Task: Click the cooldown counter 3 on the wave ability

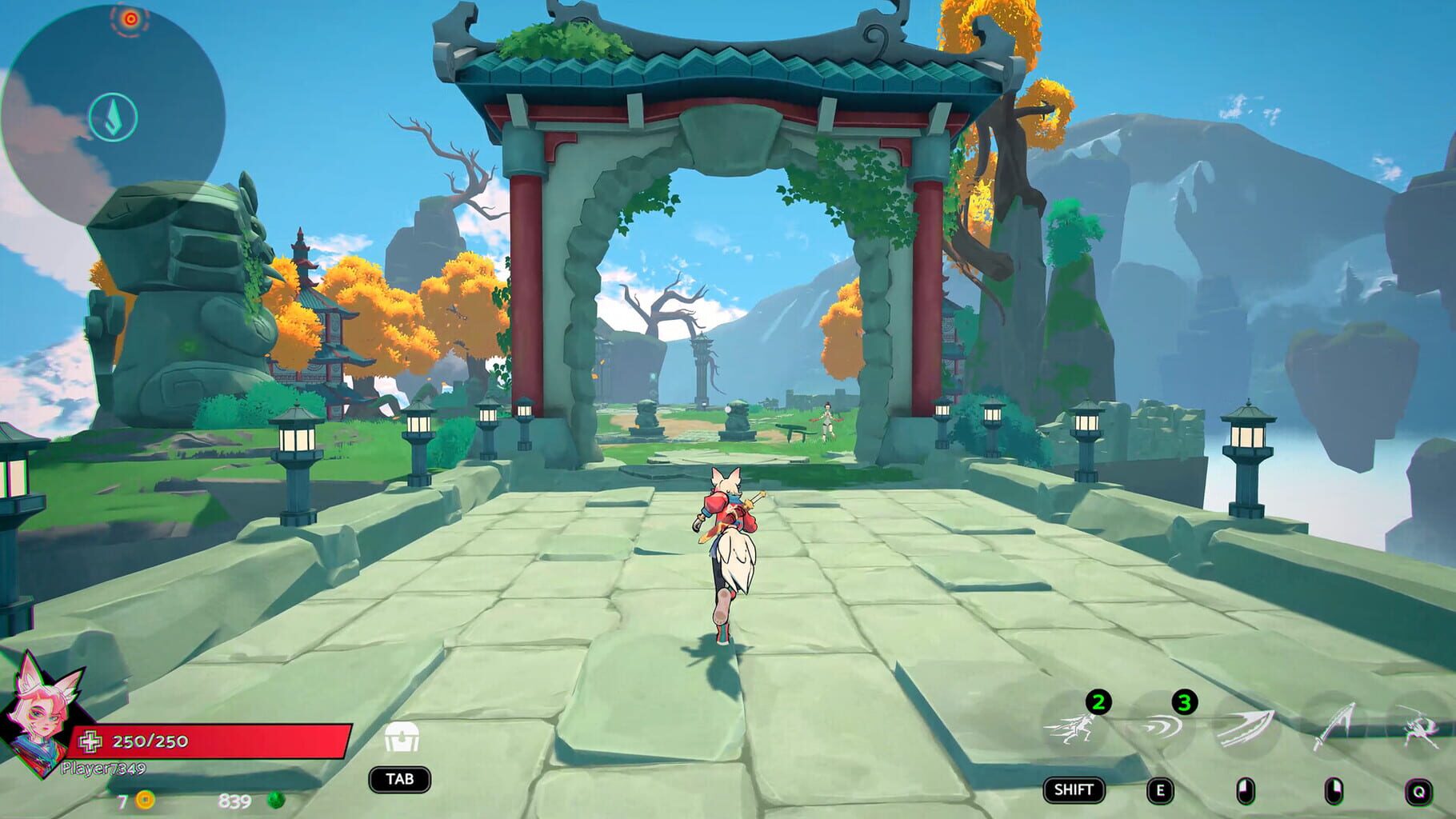Action: 1183,702
